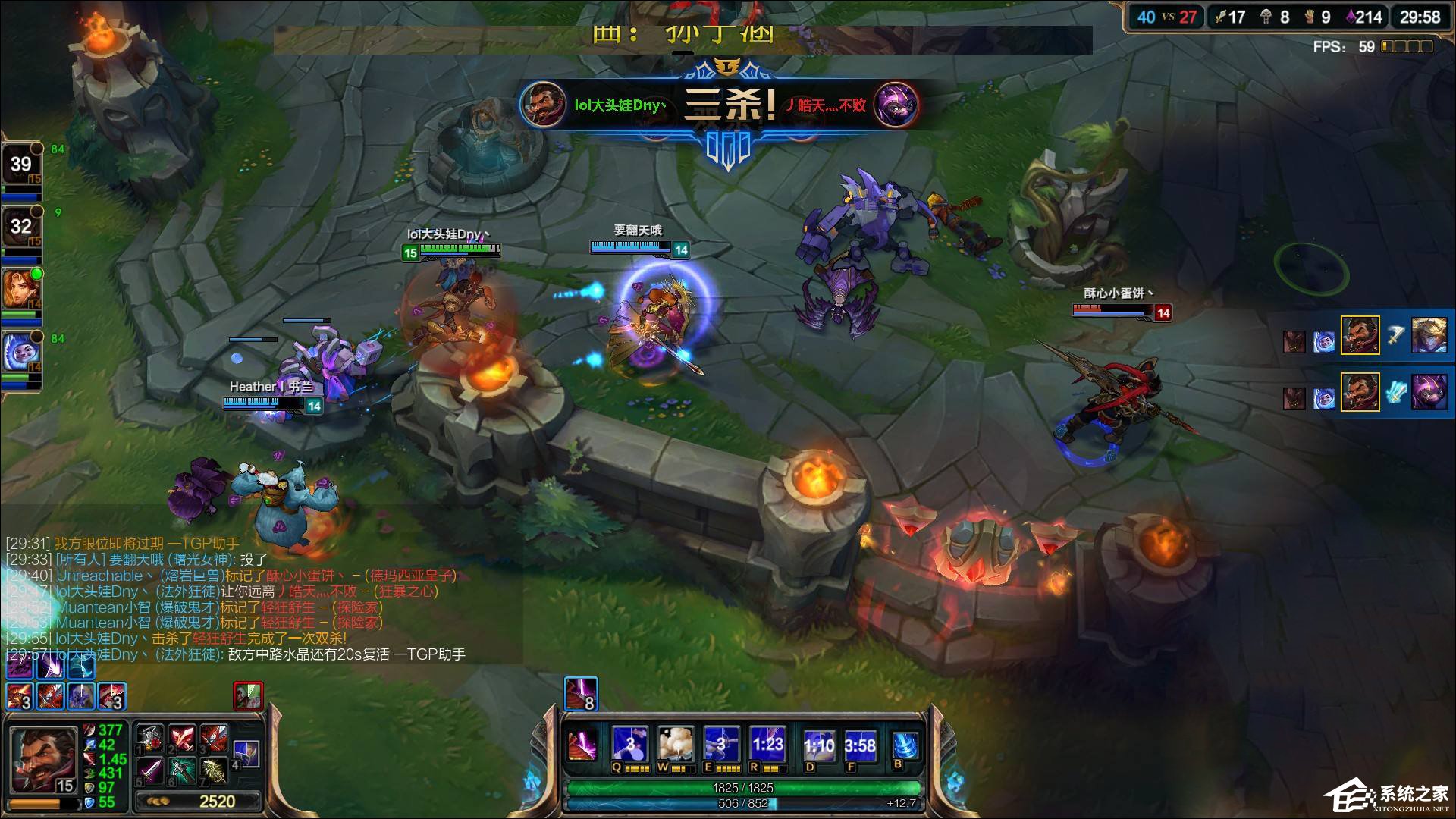Image resolution: width=1456 pixels, height=819 pixels.
Task: Click the minions-killed counter showing 214
Action: [1363, 15]
